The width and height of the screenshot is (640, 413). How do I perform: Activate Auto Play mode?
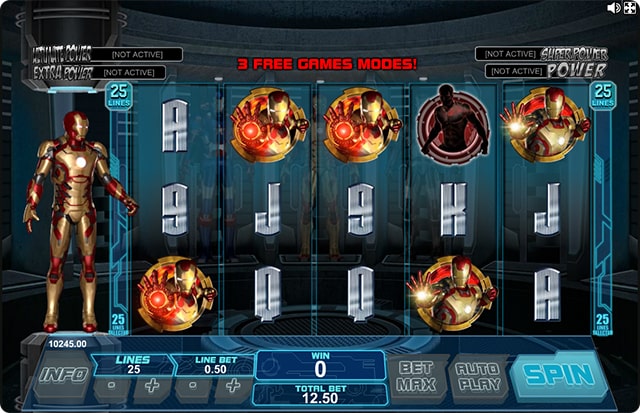(x=477, y=377)
